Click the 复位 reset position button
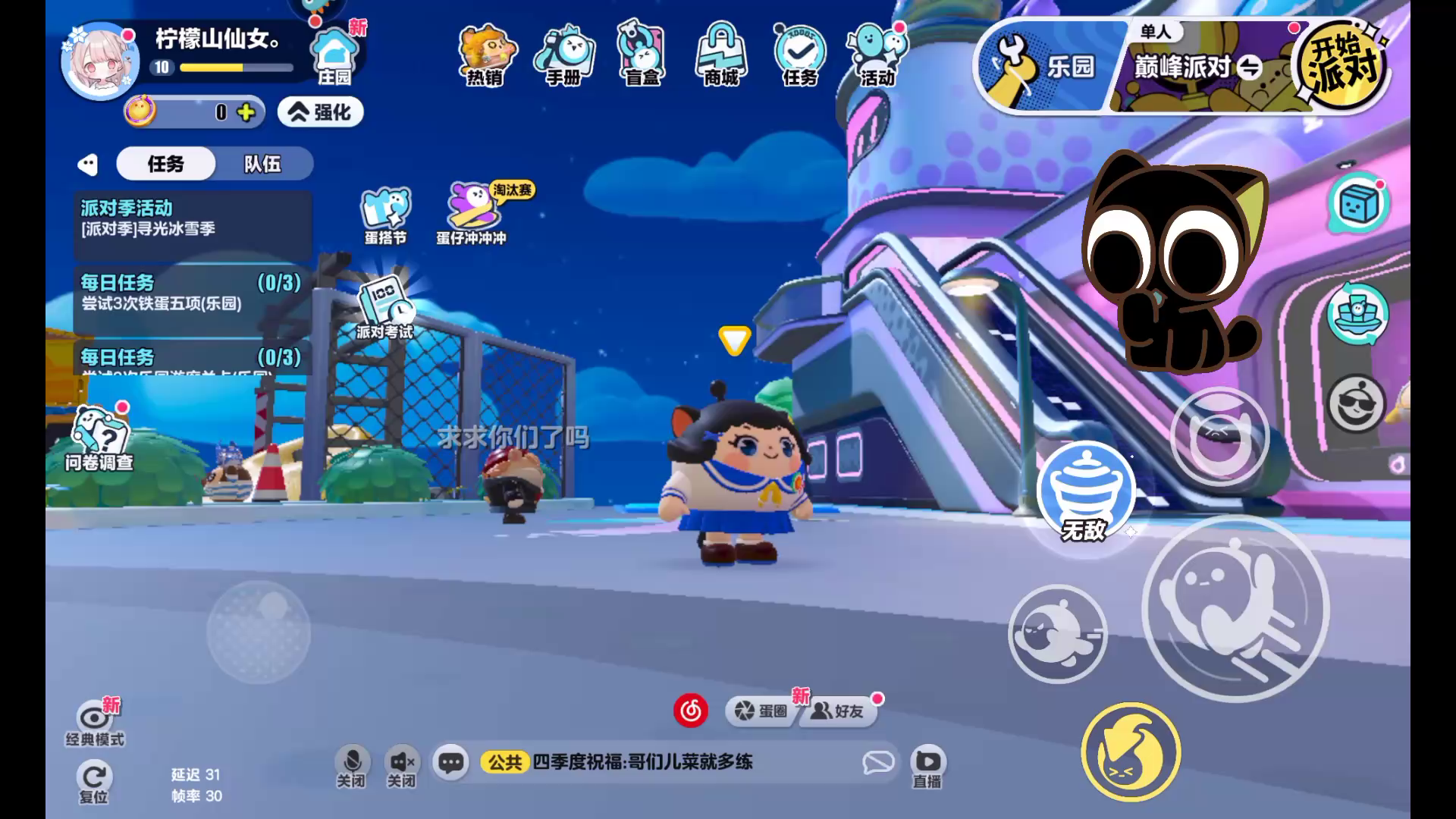 tap(94, 781)
